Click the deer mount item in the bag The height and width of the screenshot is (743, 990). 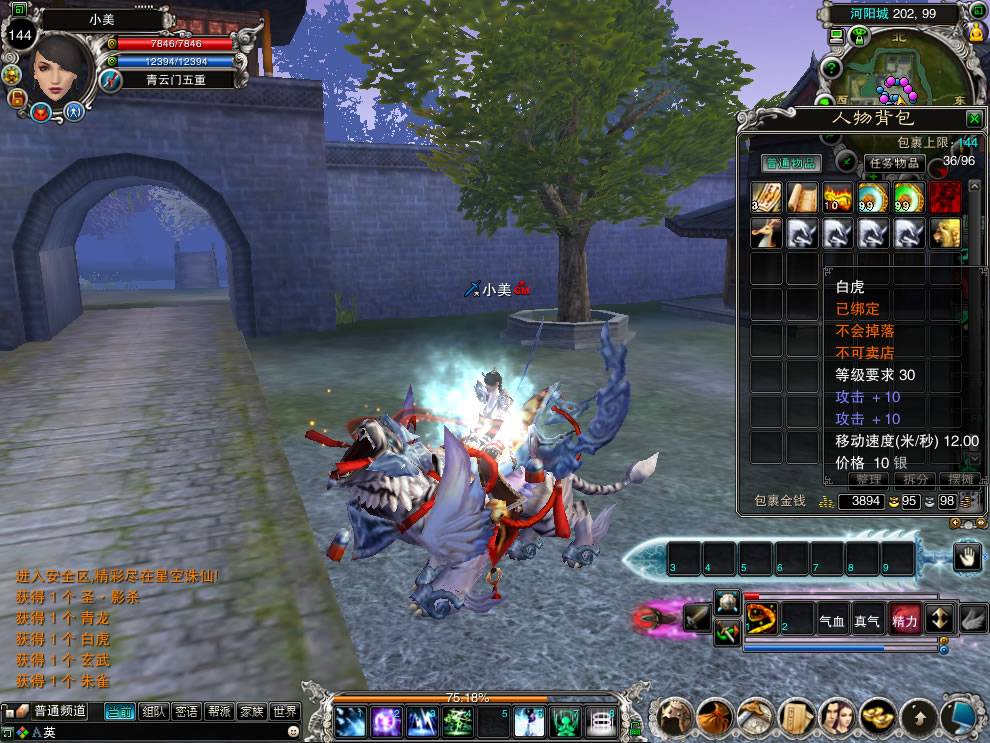click(767, 233)
